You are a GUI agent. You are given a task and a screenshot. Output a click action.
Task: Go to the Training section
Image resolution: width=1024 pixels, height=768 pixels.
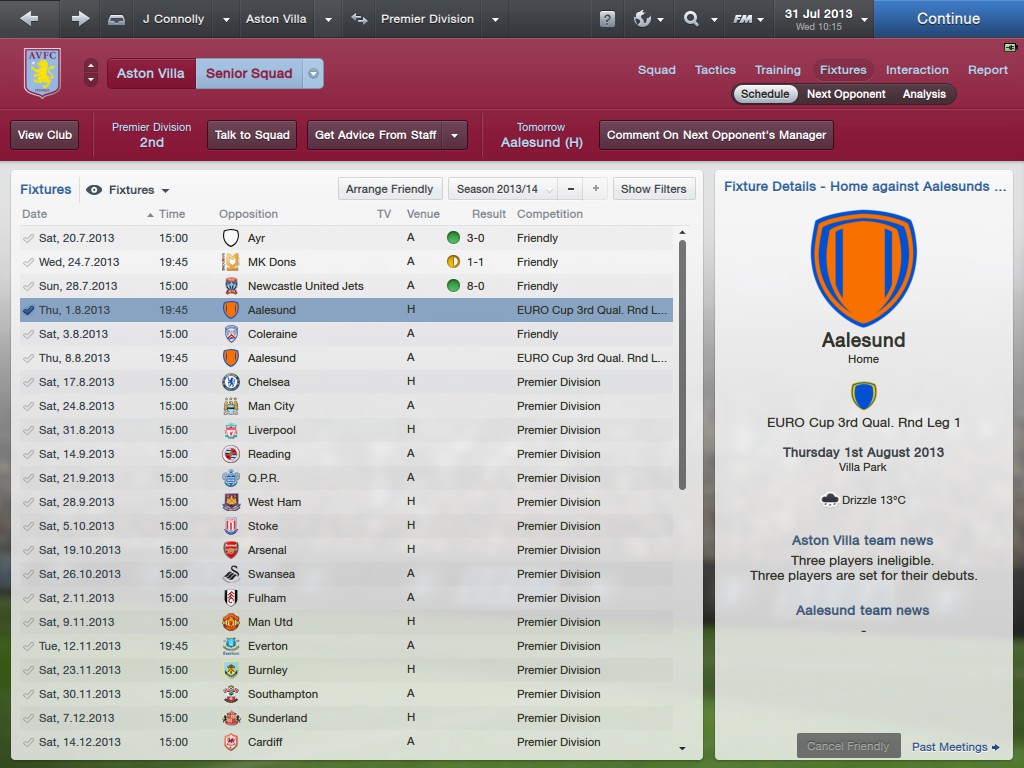[x=777, y=70]
